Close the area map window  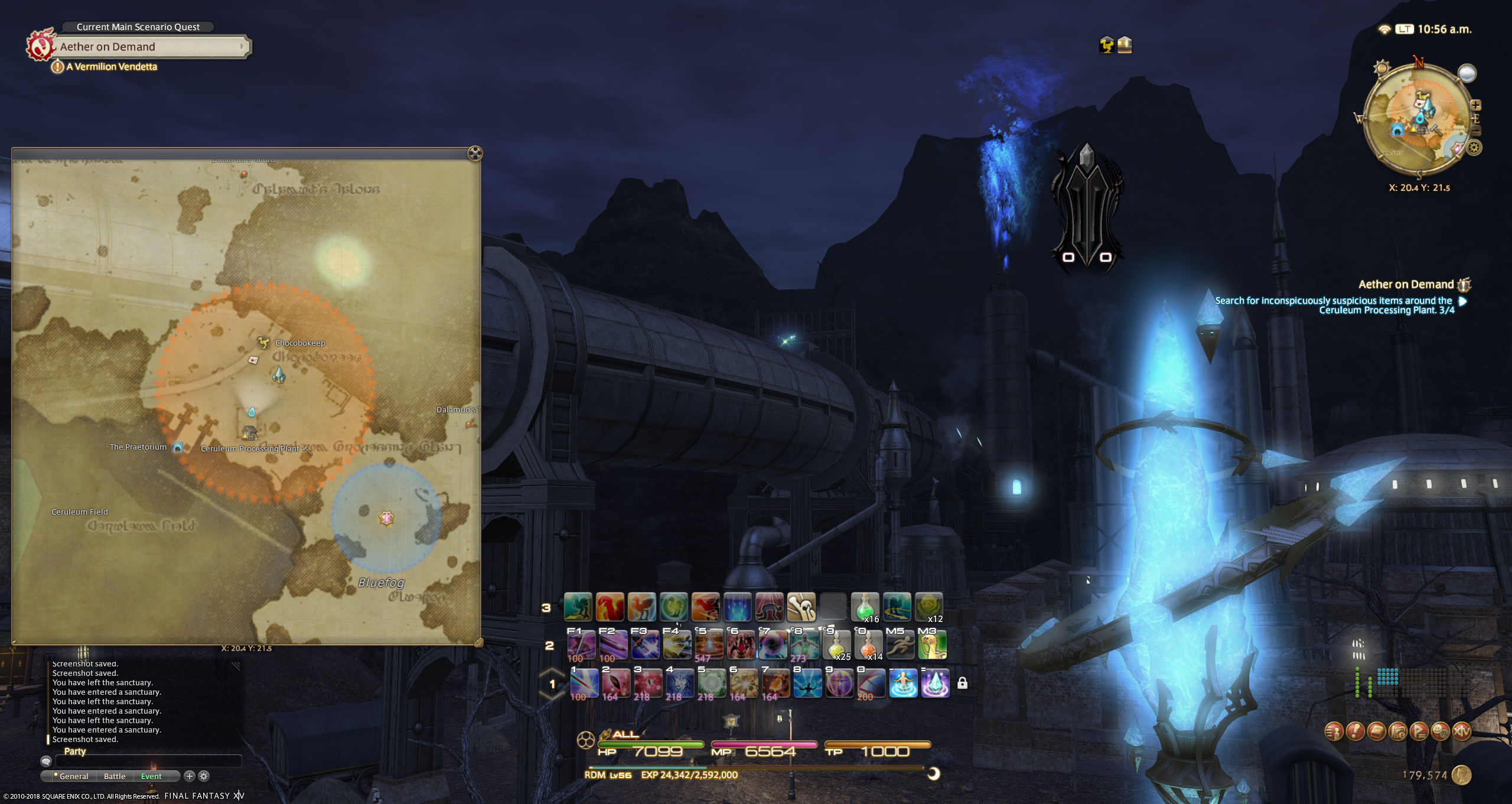474,154
